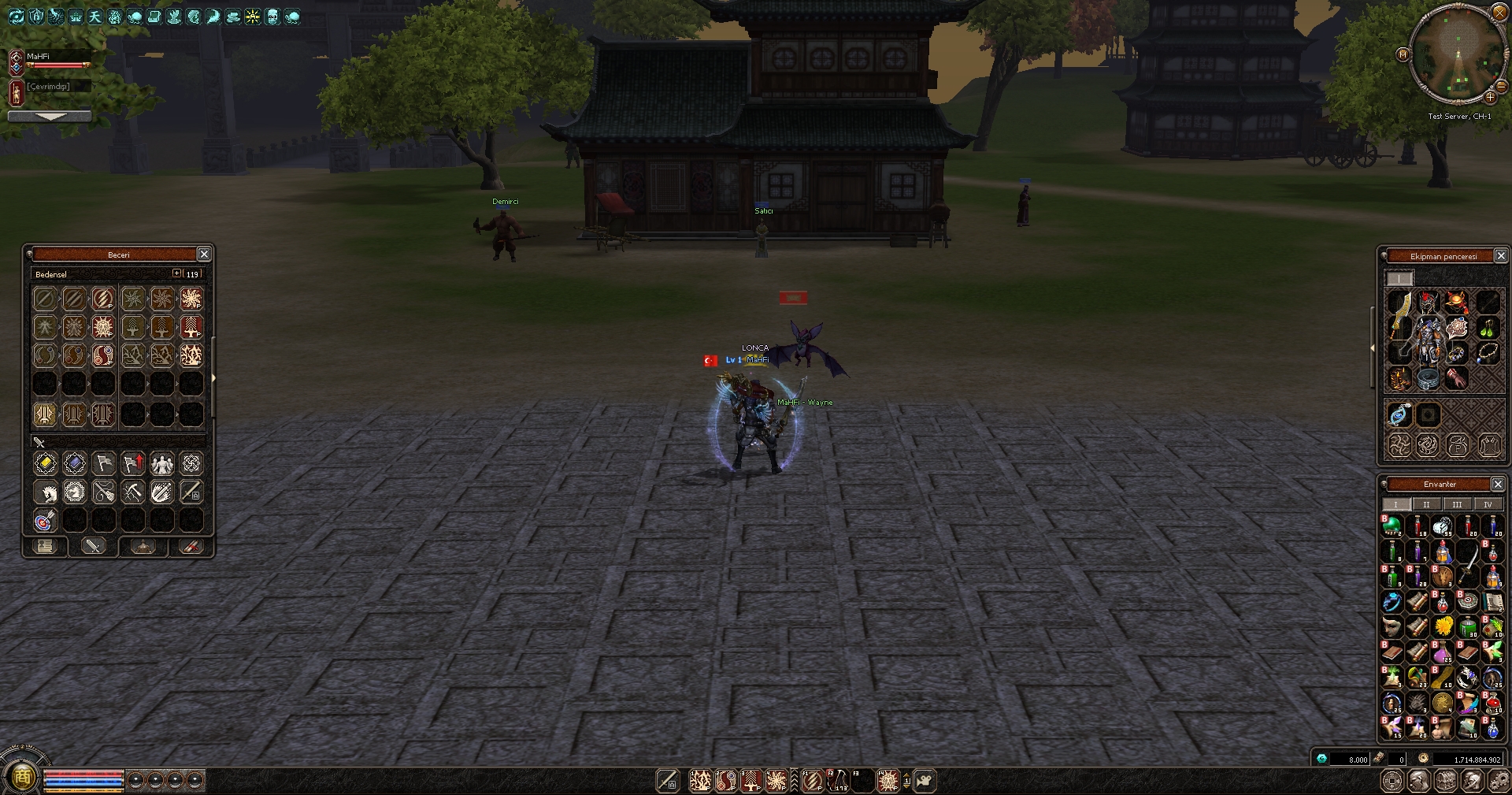Switch to the sword tab in Beceri
This screenshot has height=795, width=1512.
(x=94, y=546)
